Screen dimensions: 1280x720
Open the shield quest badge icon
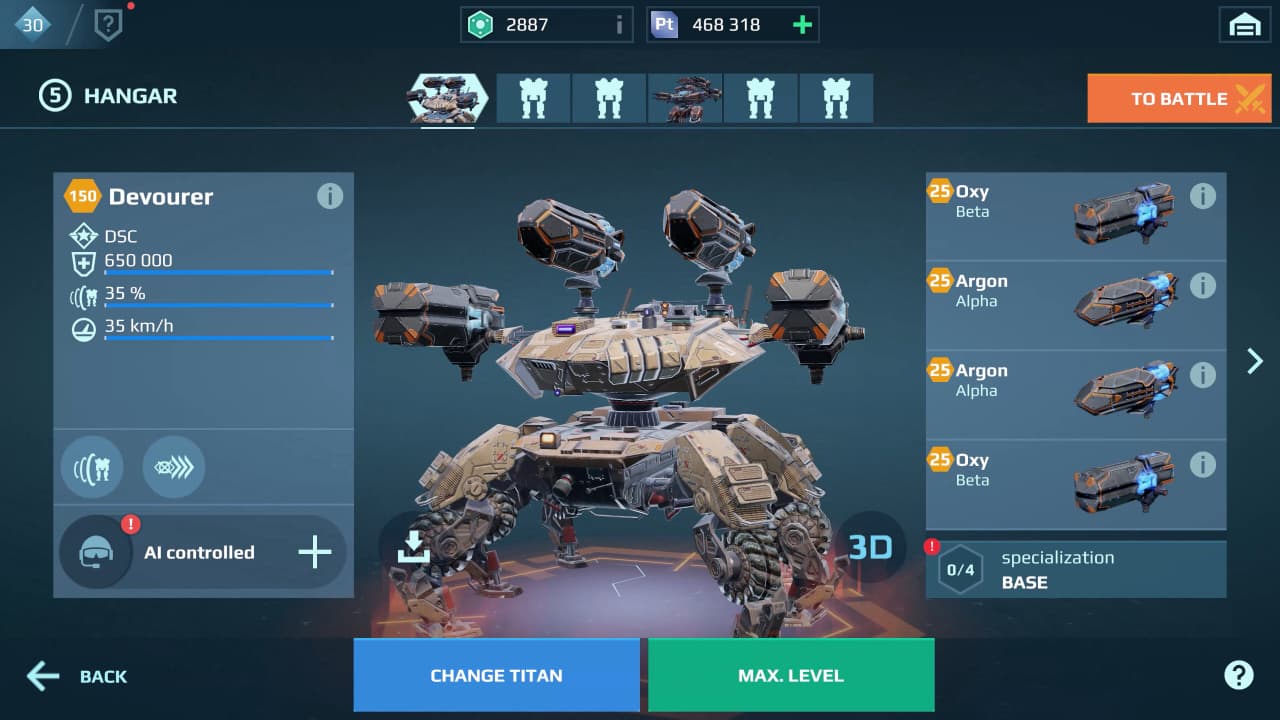point(107,25)
